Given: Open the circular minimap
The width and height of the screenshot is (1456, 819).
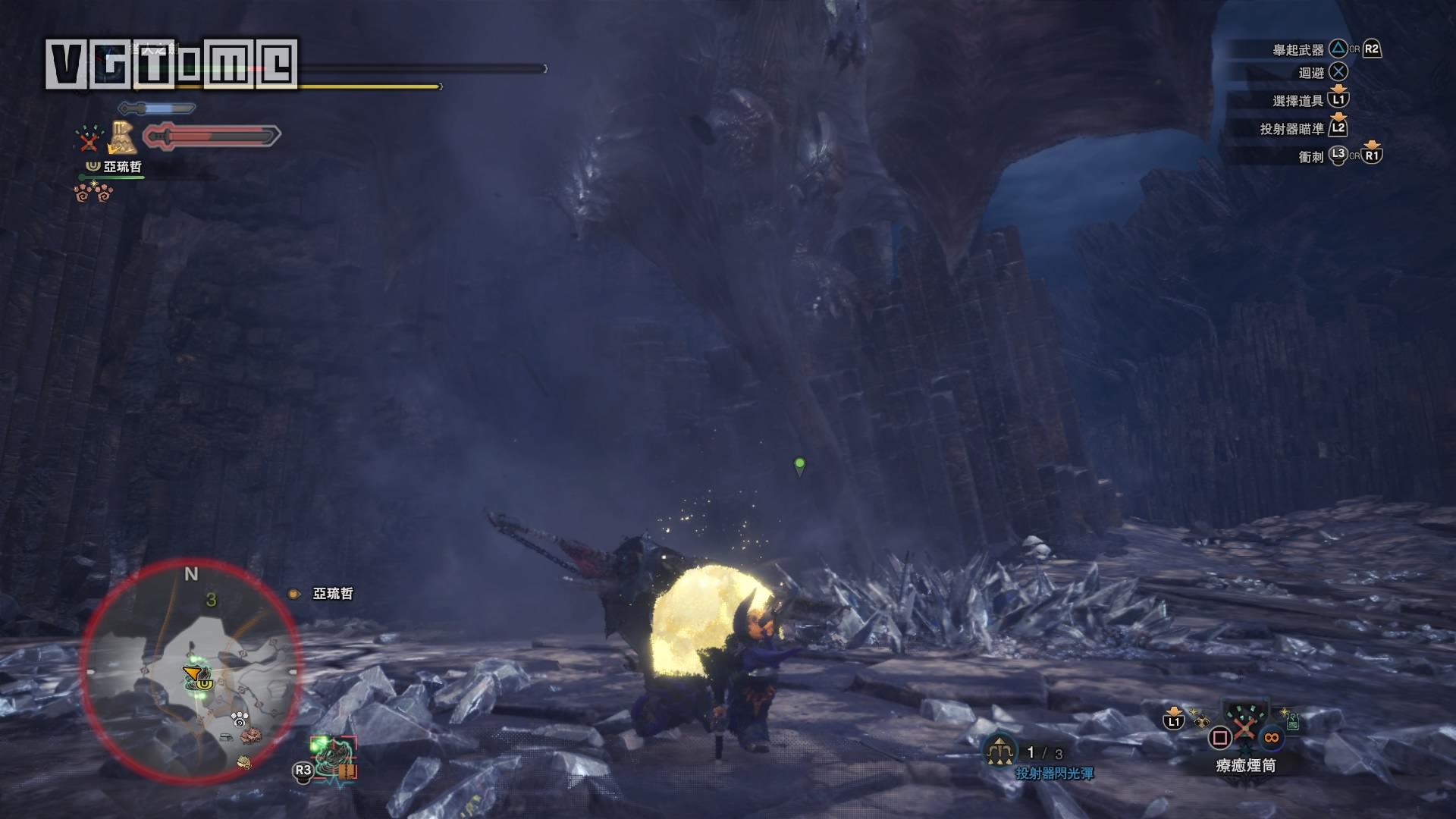Looking at the screenshot, I should tap(190, 673).
